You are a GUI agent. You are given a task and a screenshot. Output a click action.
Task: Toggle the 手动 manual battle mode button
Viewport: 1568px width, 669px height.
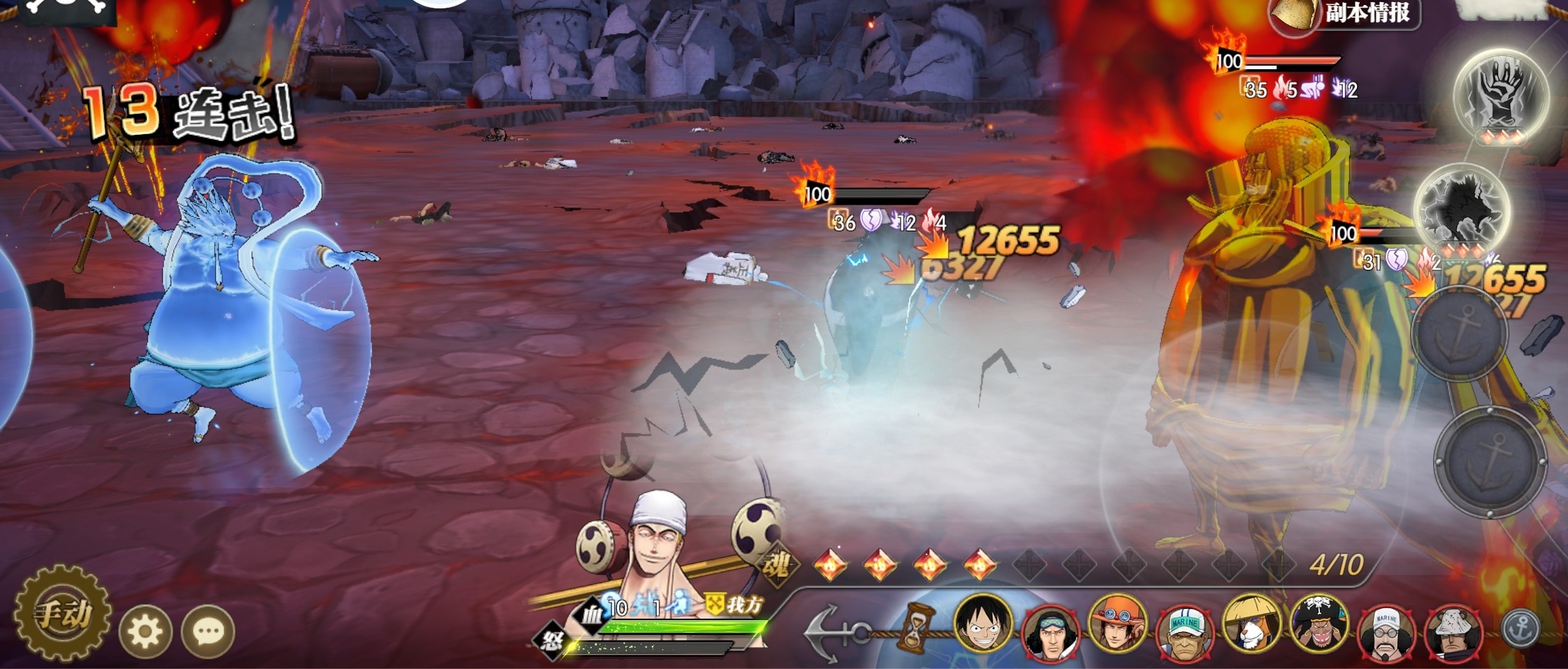pyautogui.click(x=63, y=614)
